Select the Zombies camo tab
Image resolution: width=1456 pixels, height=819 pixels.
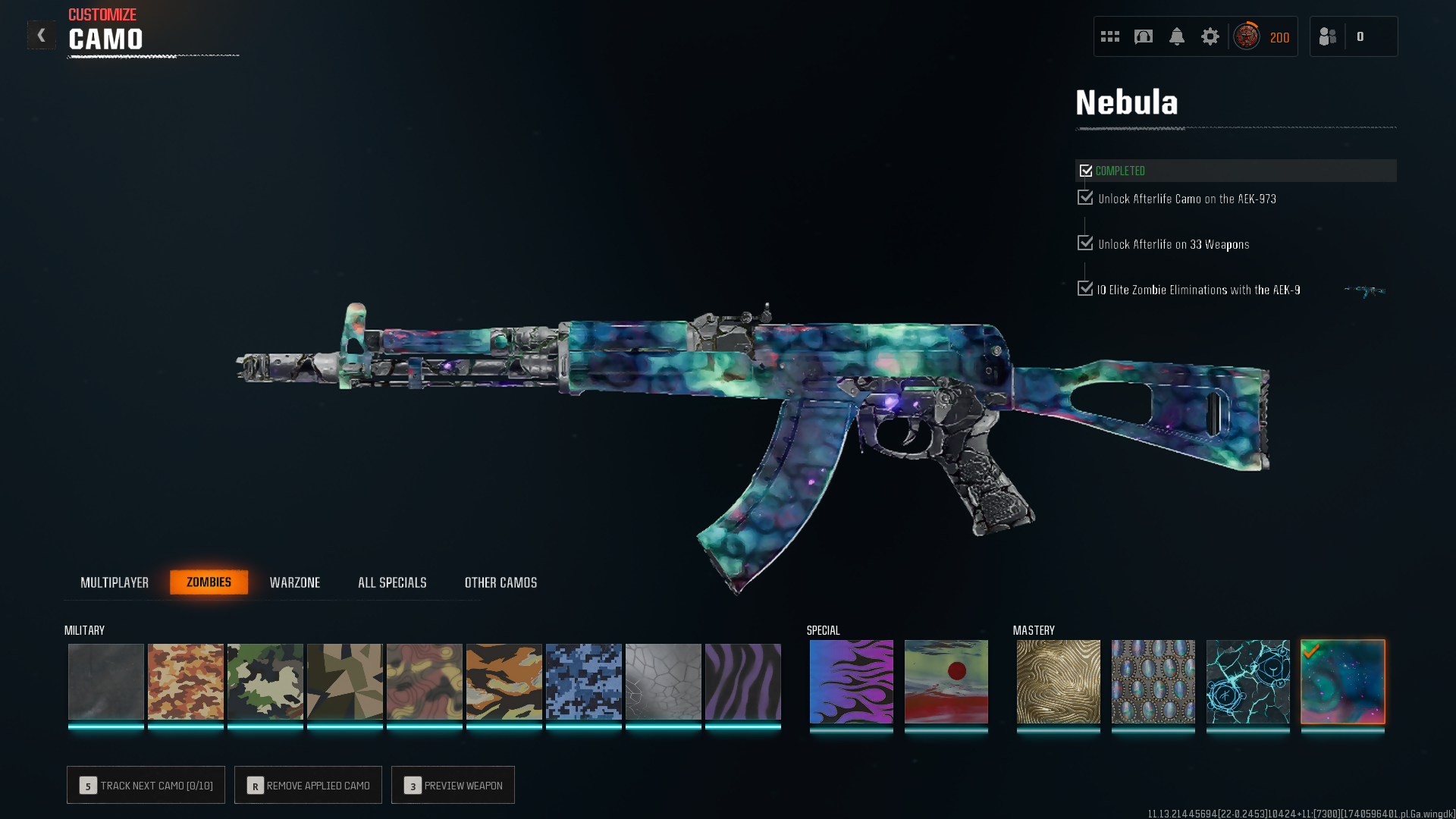209,582
